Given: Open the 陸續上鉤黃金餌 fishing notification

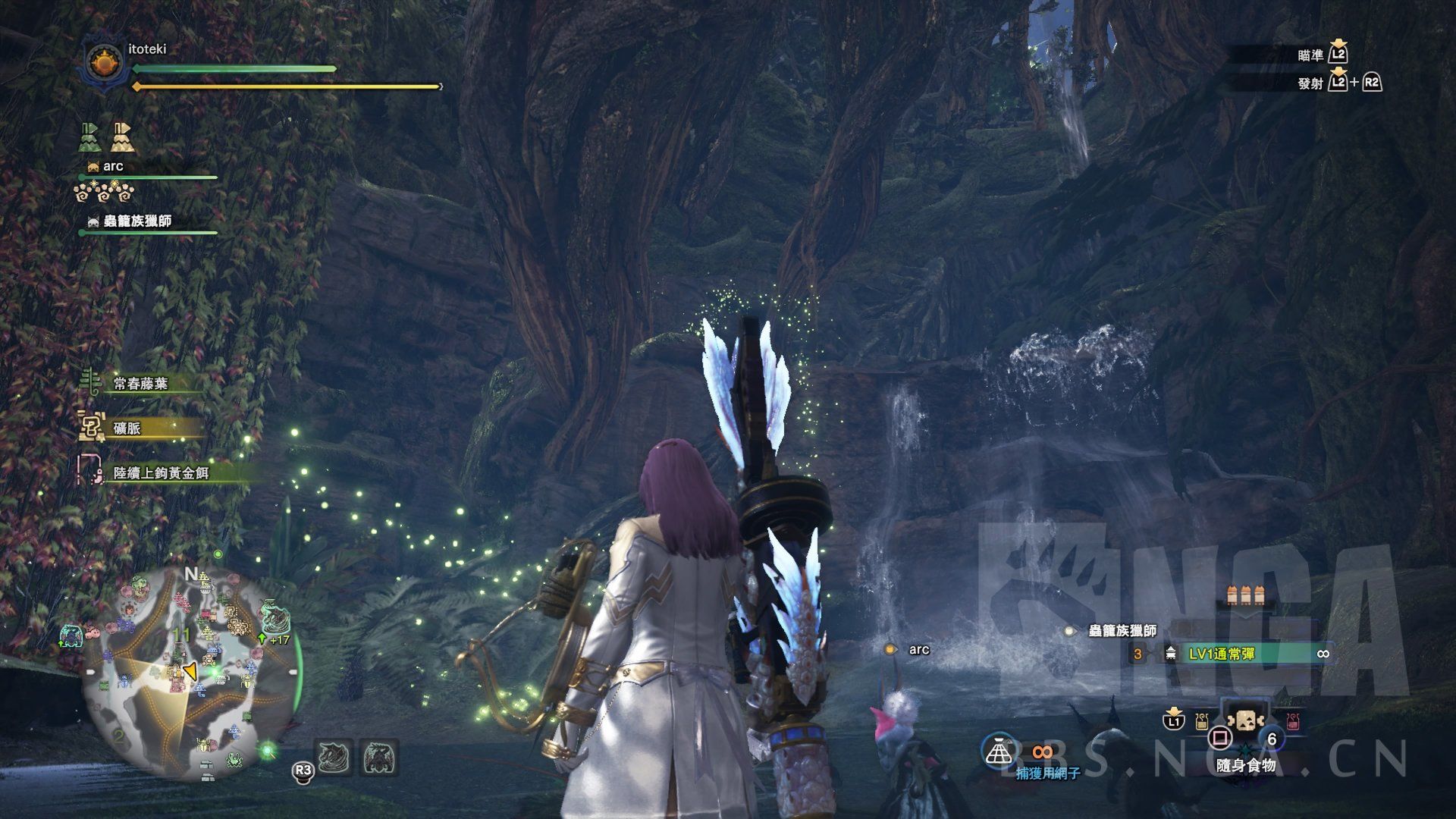Looking at the screenshot, I should click(x=160, y=473).
